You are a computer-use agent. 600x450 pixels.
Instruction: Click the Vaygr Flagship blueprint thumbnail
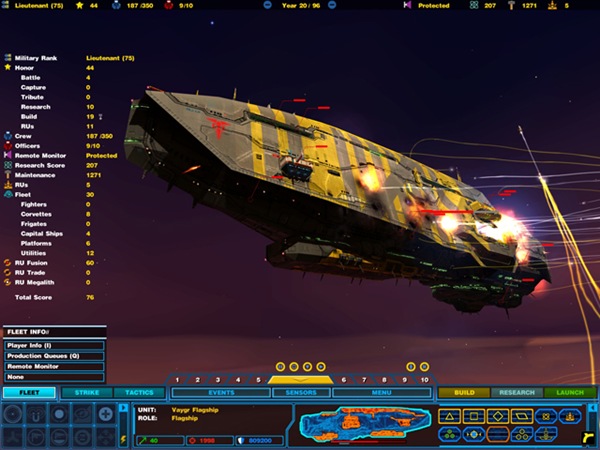tap(362, 424)
